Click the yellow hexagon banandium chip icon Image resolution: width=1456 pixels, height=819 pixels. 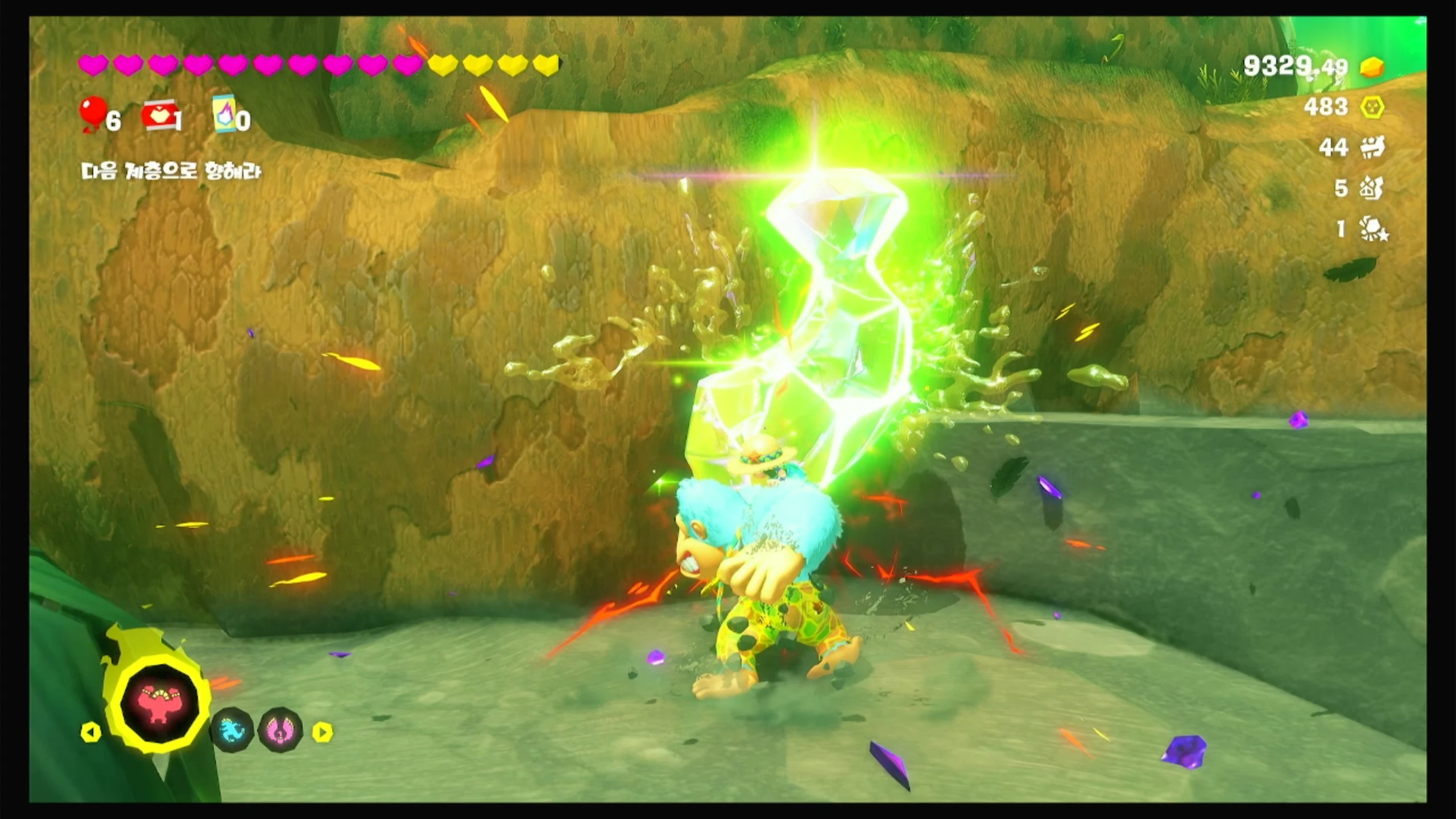tap(1372, 107)
